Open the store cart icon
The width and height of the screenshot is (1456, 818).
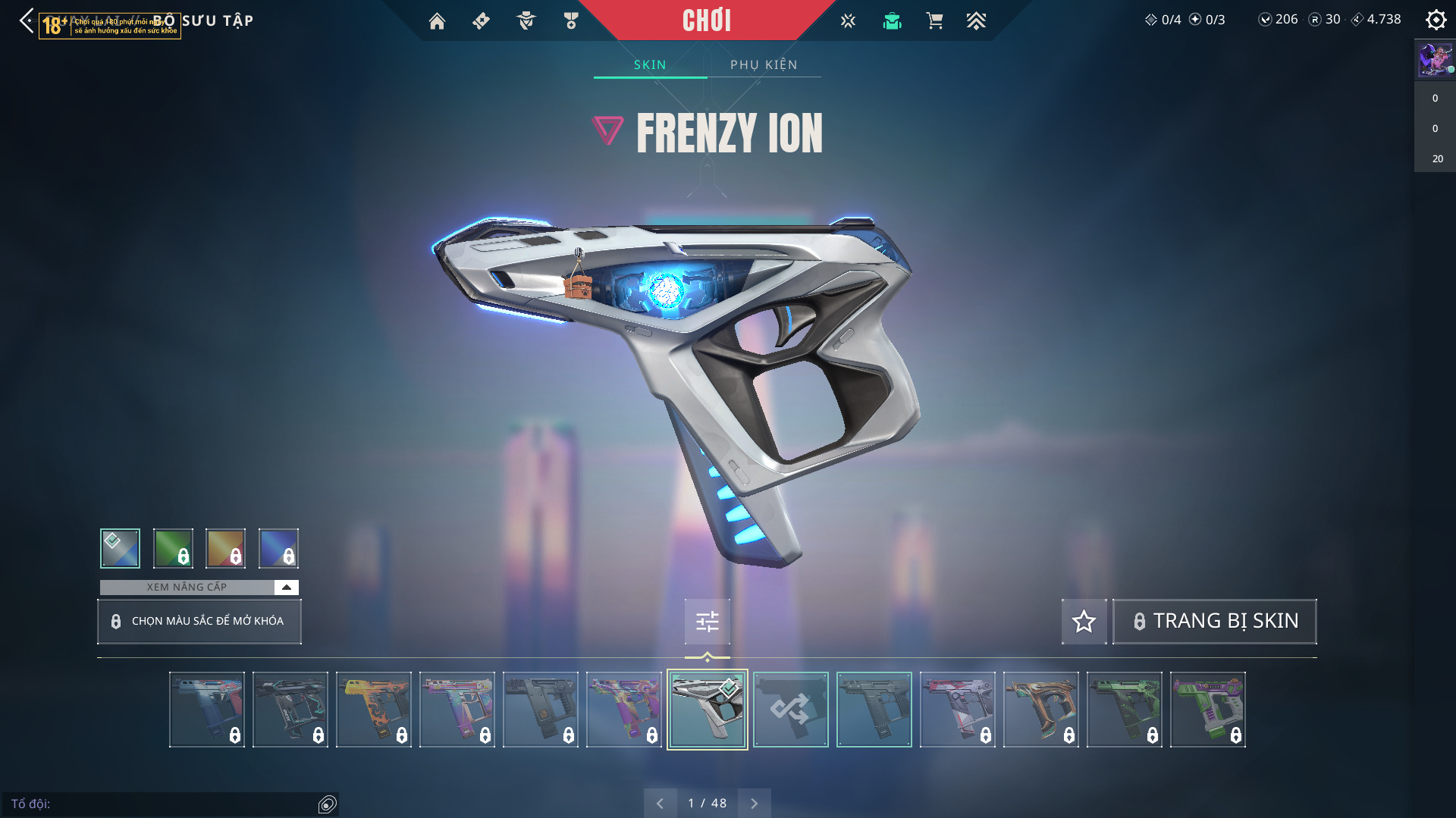(x=934, y=21)
